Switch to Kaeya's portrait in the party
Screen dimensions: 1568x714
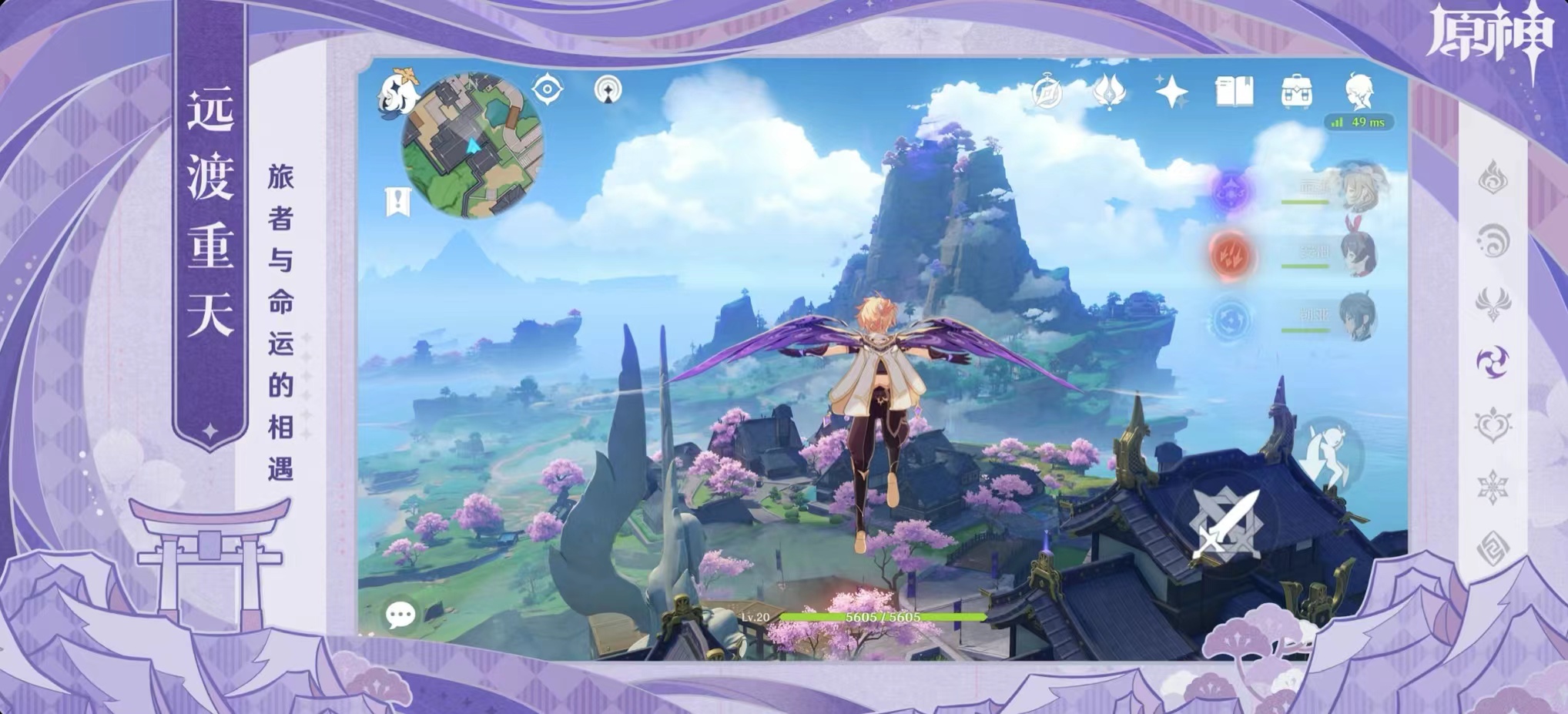tap(1357, 316)
